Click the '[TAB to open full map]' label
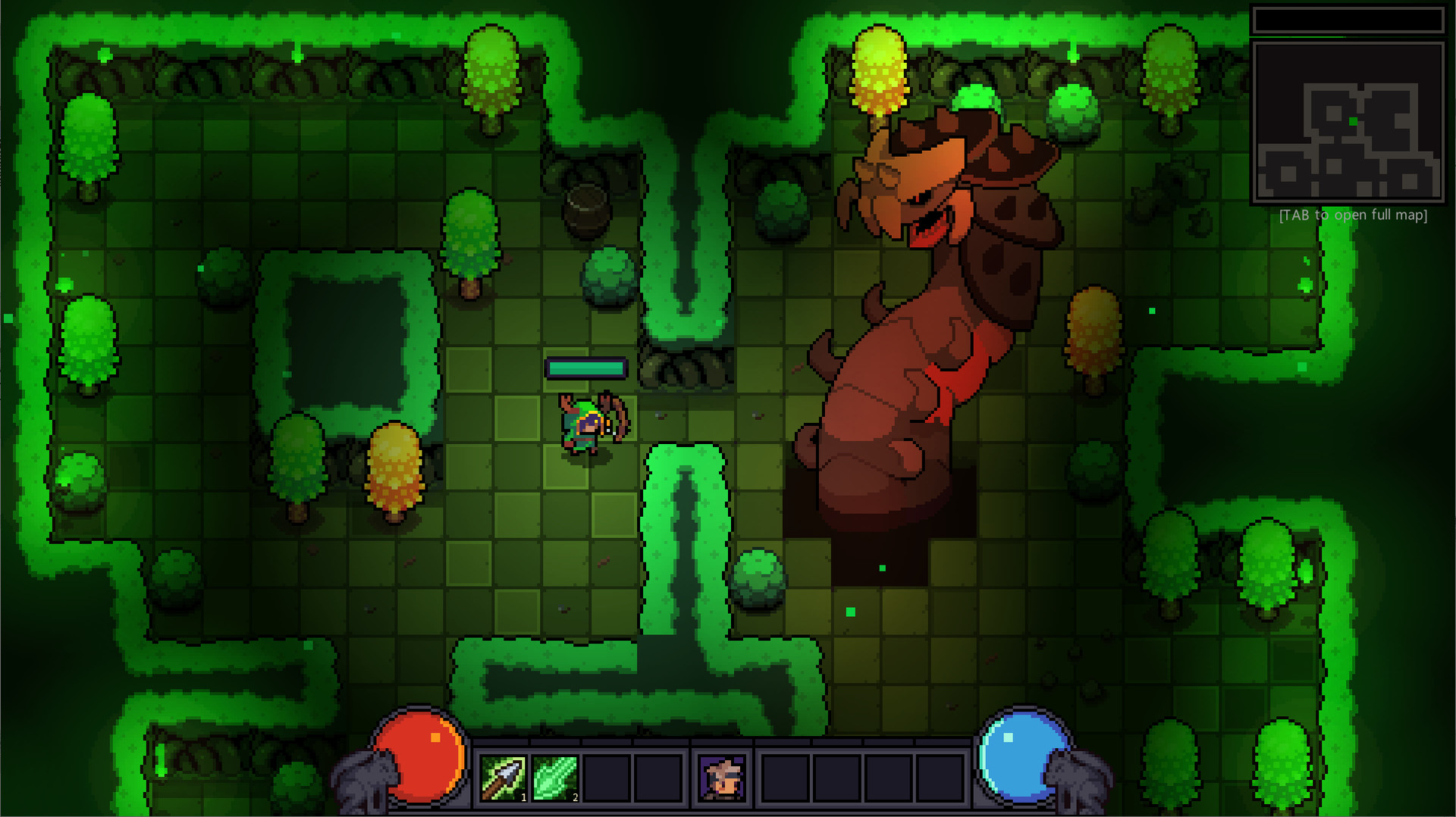This screenshot has height=817, width=1456. click(x=1353, y=215)
